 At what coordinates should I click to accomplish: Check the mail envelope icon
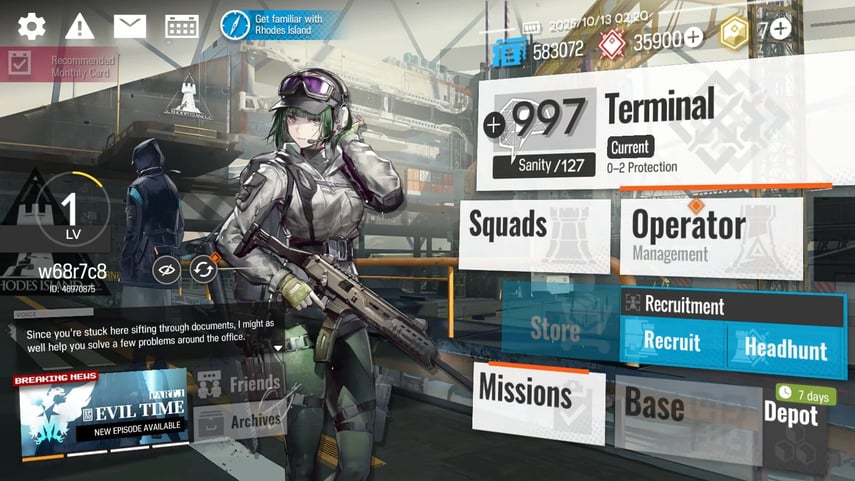(x=130, y=27)
